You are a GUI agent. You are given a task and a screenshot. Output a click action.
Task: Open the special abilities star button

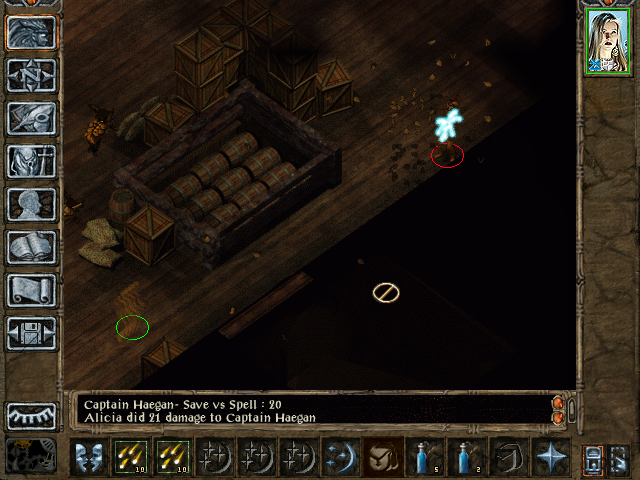point(550,455)
